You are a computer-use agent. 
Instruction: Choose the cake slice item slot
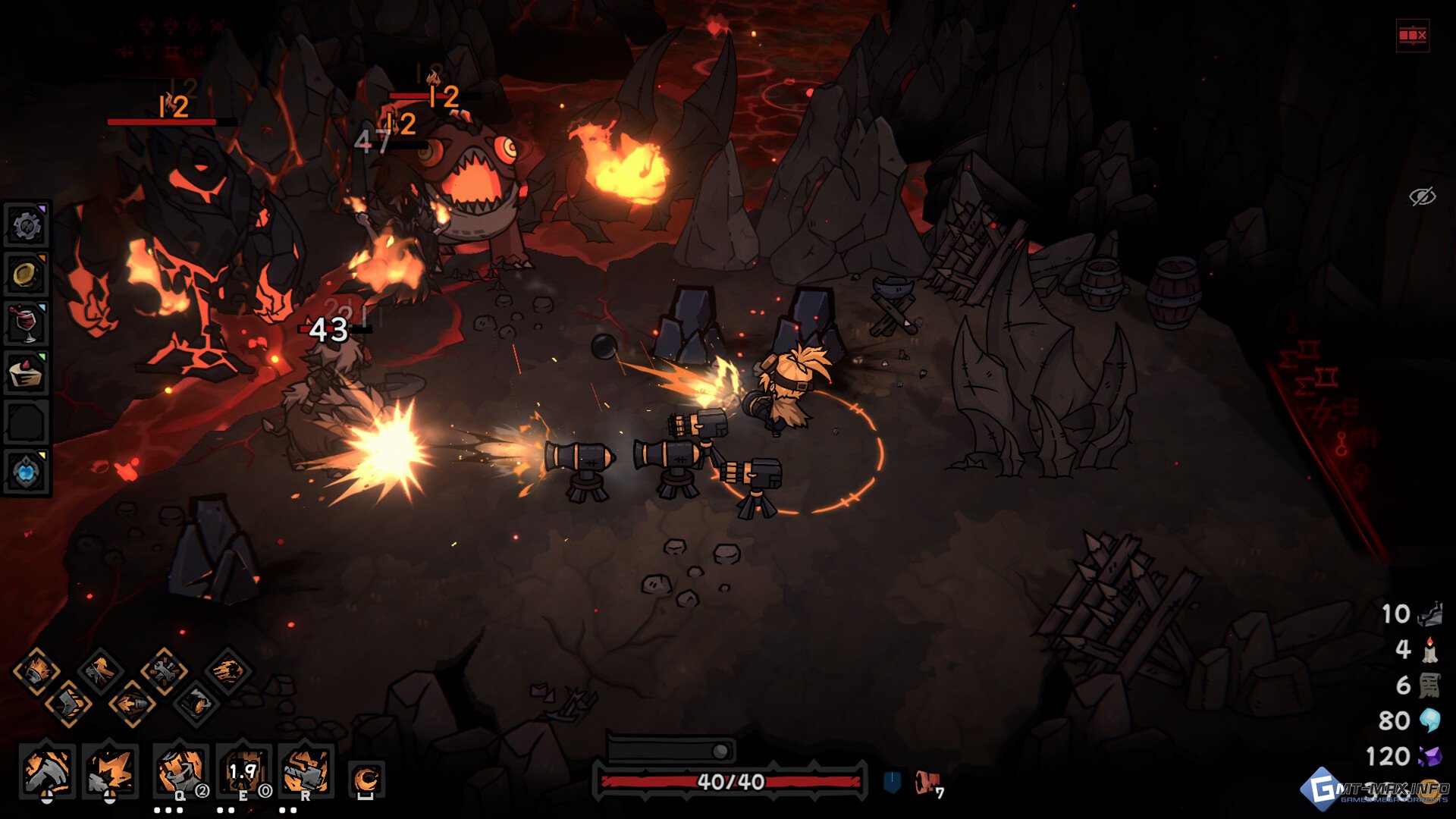click(26, 373)
